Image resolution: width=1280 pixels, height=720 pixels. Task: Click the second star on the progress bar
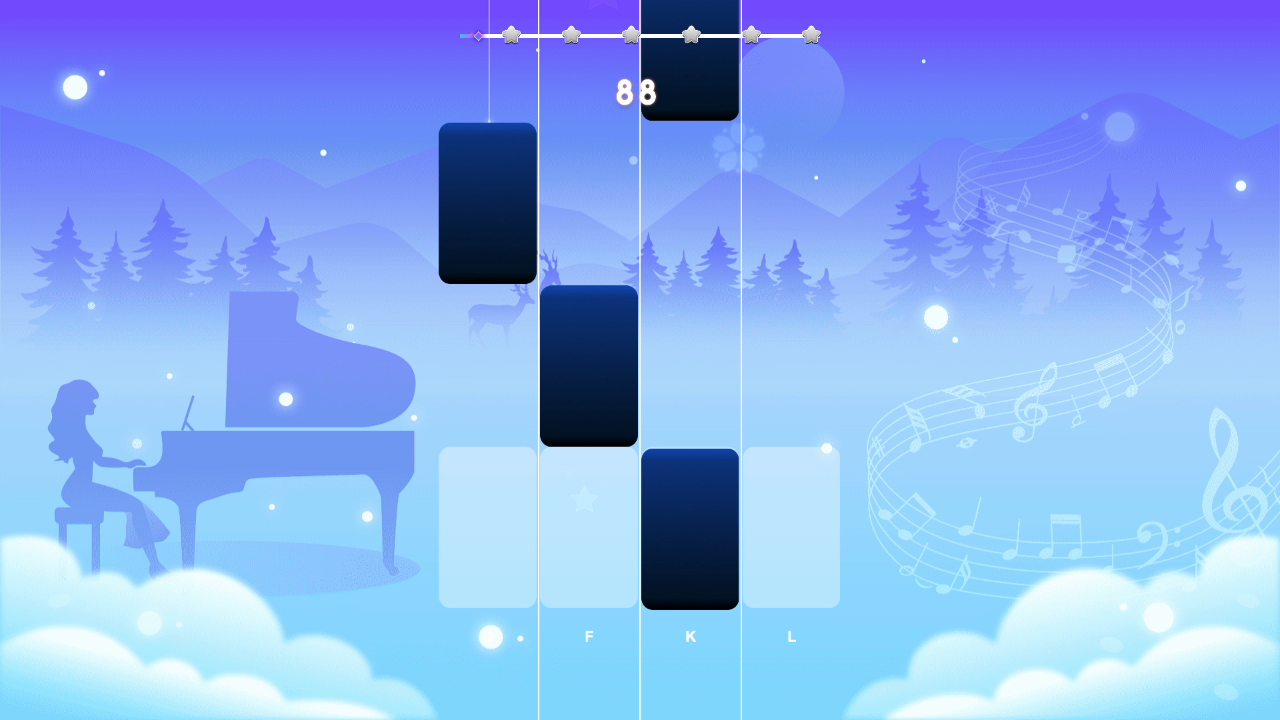[x=571, y=35]
